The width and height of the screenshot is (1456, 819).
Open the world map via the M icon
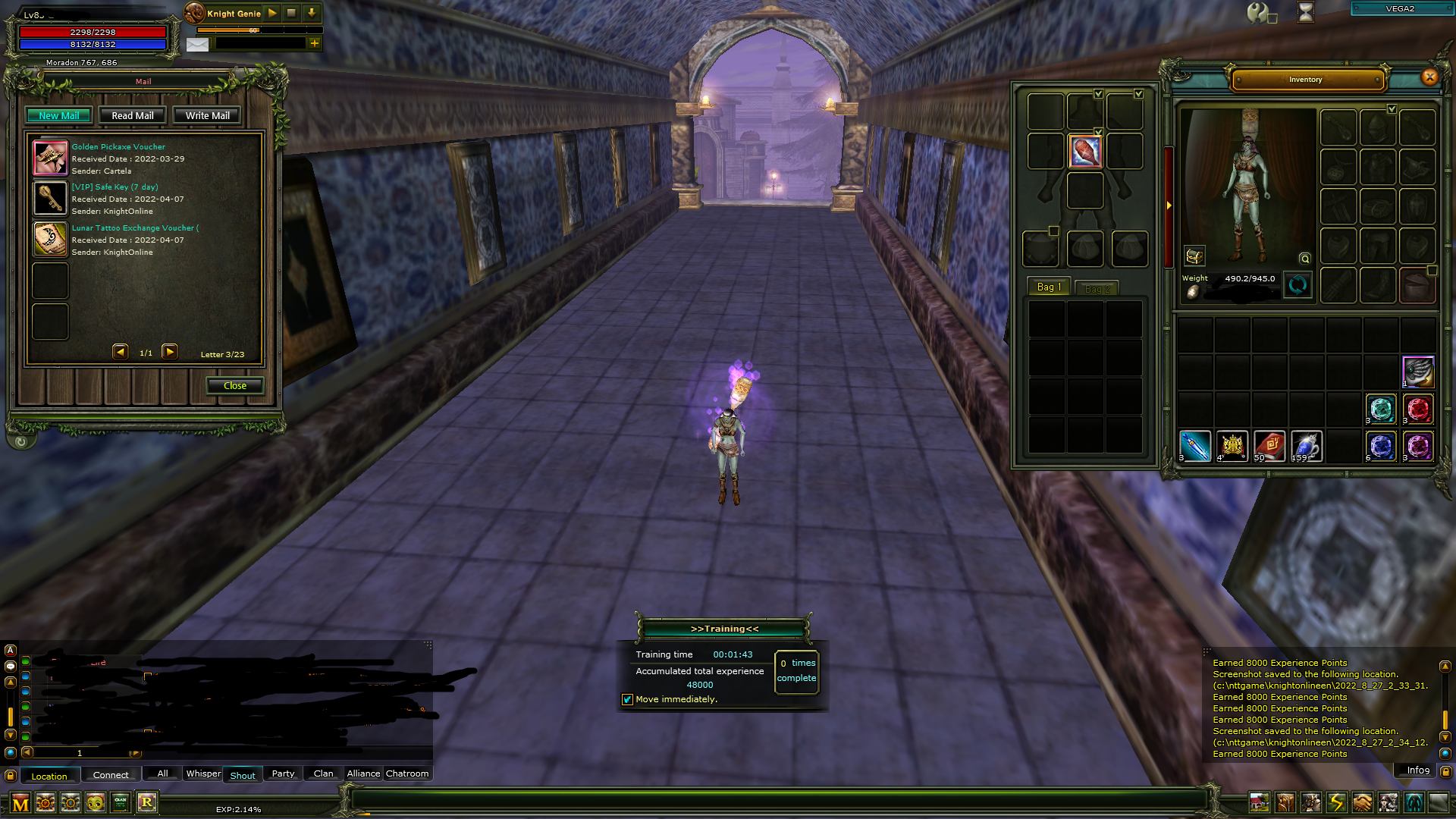(x=20, y=802)
